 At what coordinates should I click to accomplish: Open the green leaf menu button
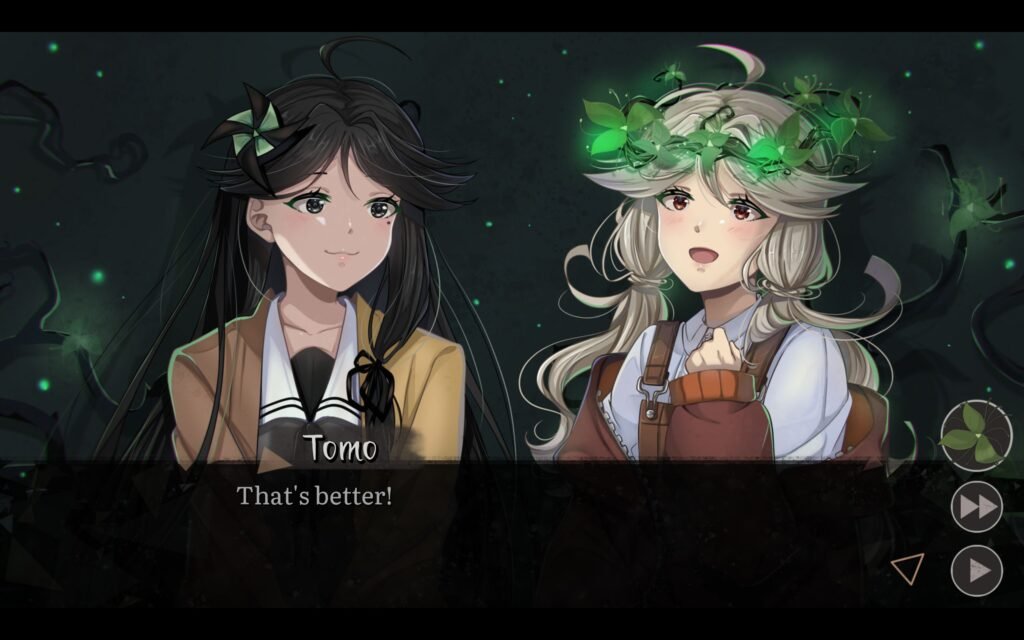[975, 436]
